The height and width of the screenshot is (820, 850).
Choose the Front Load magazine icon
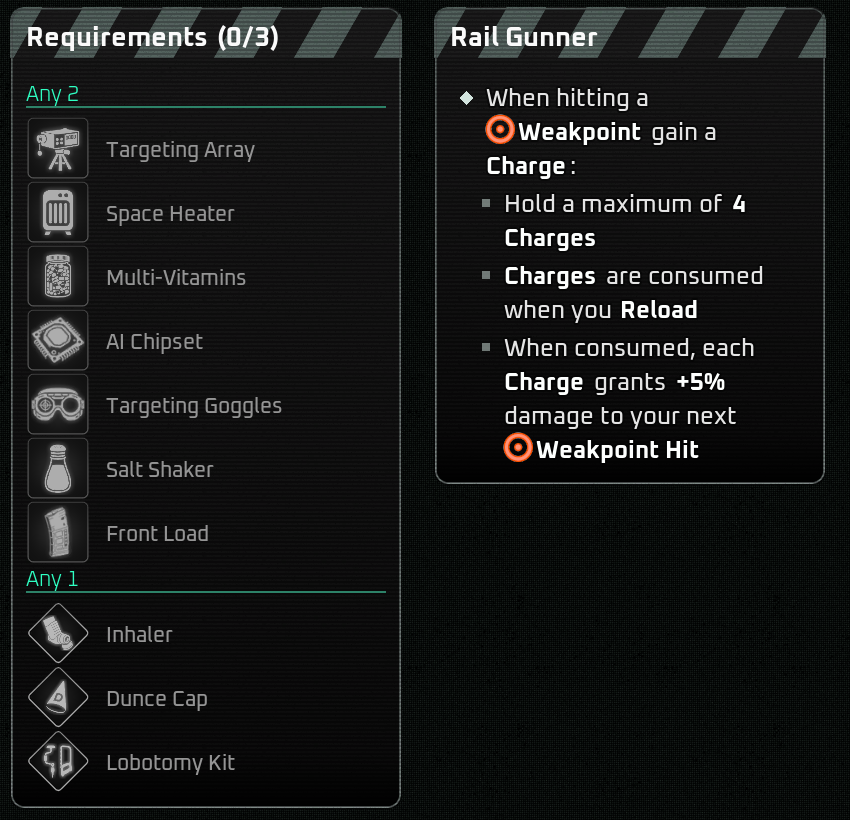[x=58, y=533]
